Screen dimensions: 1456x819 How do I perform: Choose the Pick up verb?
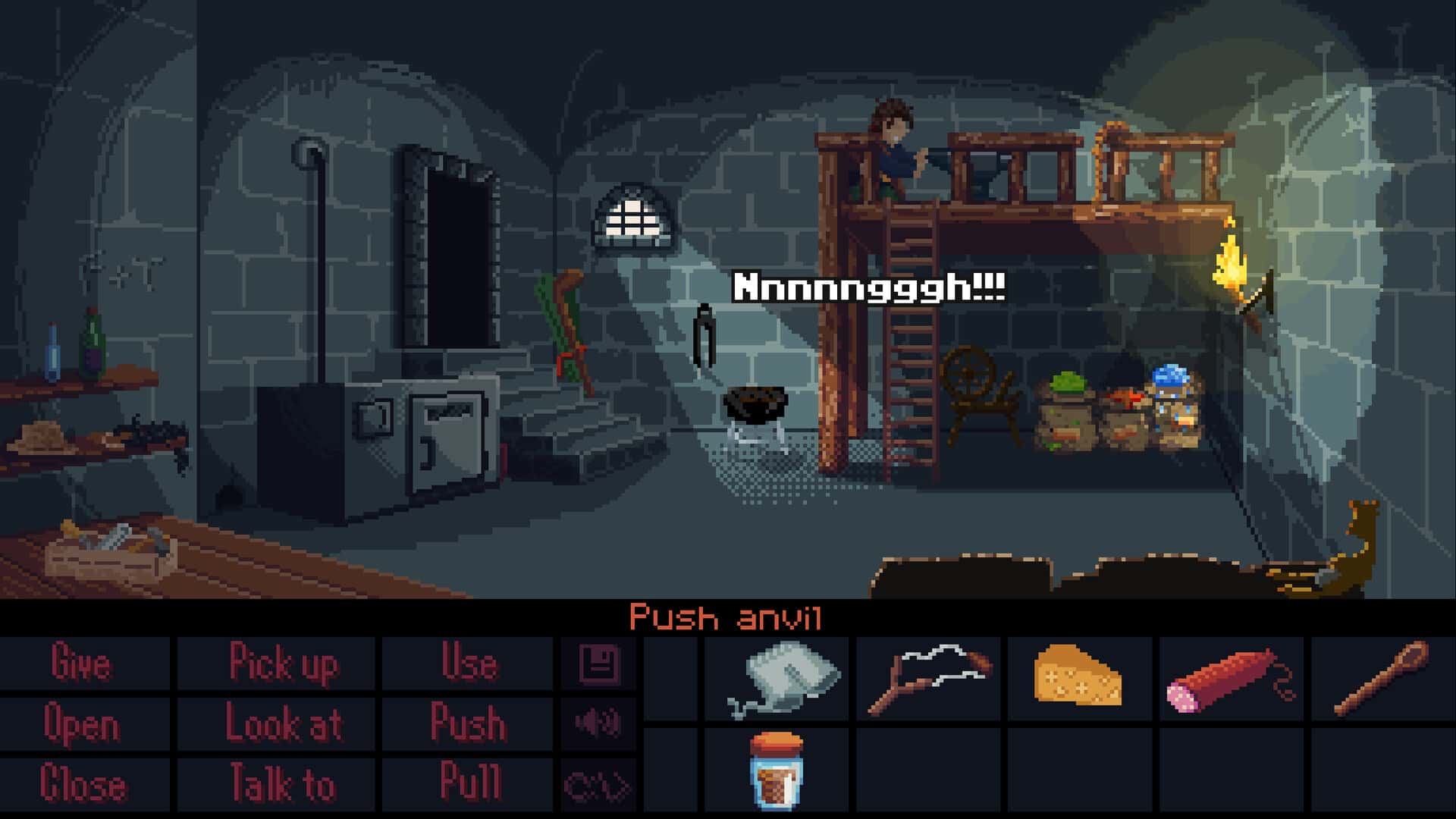283,664
